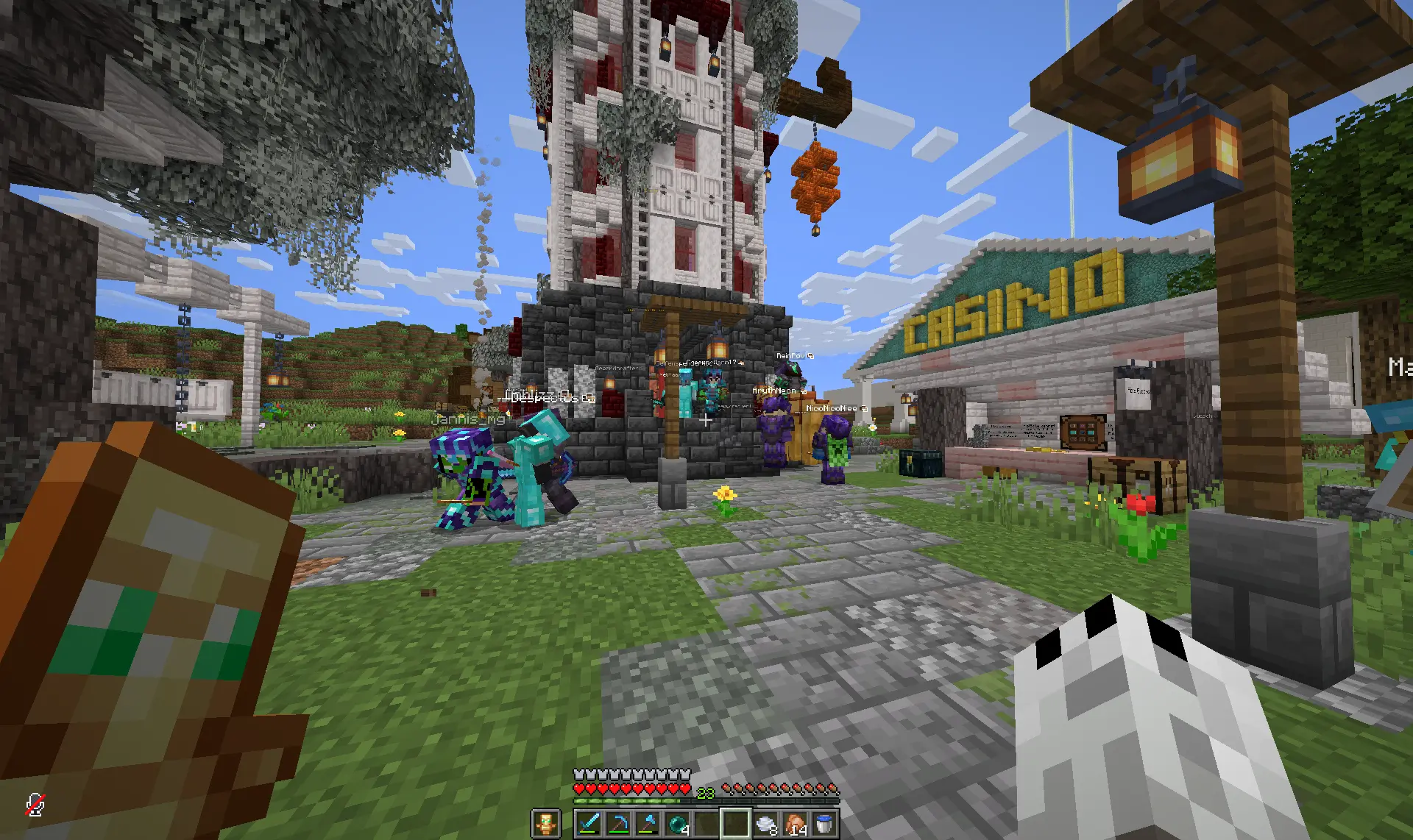1413x840 pixels.
Task: Toggle the voice icon beside ArythNeon
Action: [x=804, y=391]
